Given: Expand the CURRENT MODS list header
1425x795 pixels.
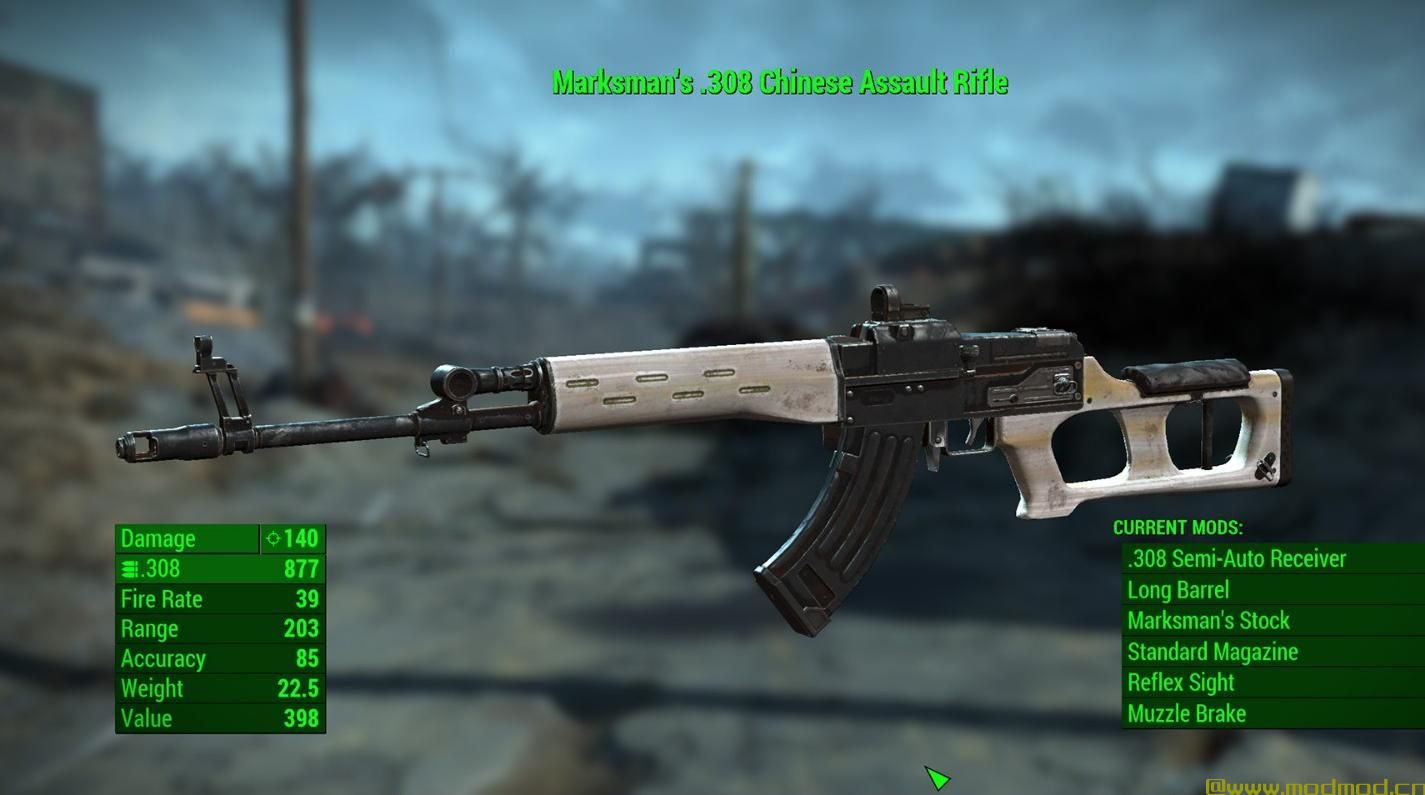Looking at the screenshot, I should coord(1179,528).
